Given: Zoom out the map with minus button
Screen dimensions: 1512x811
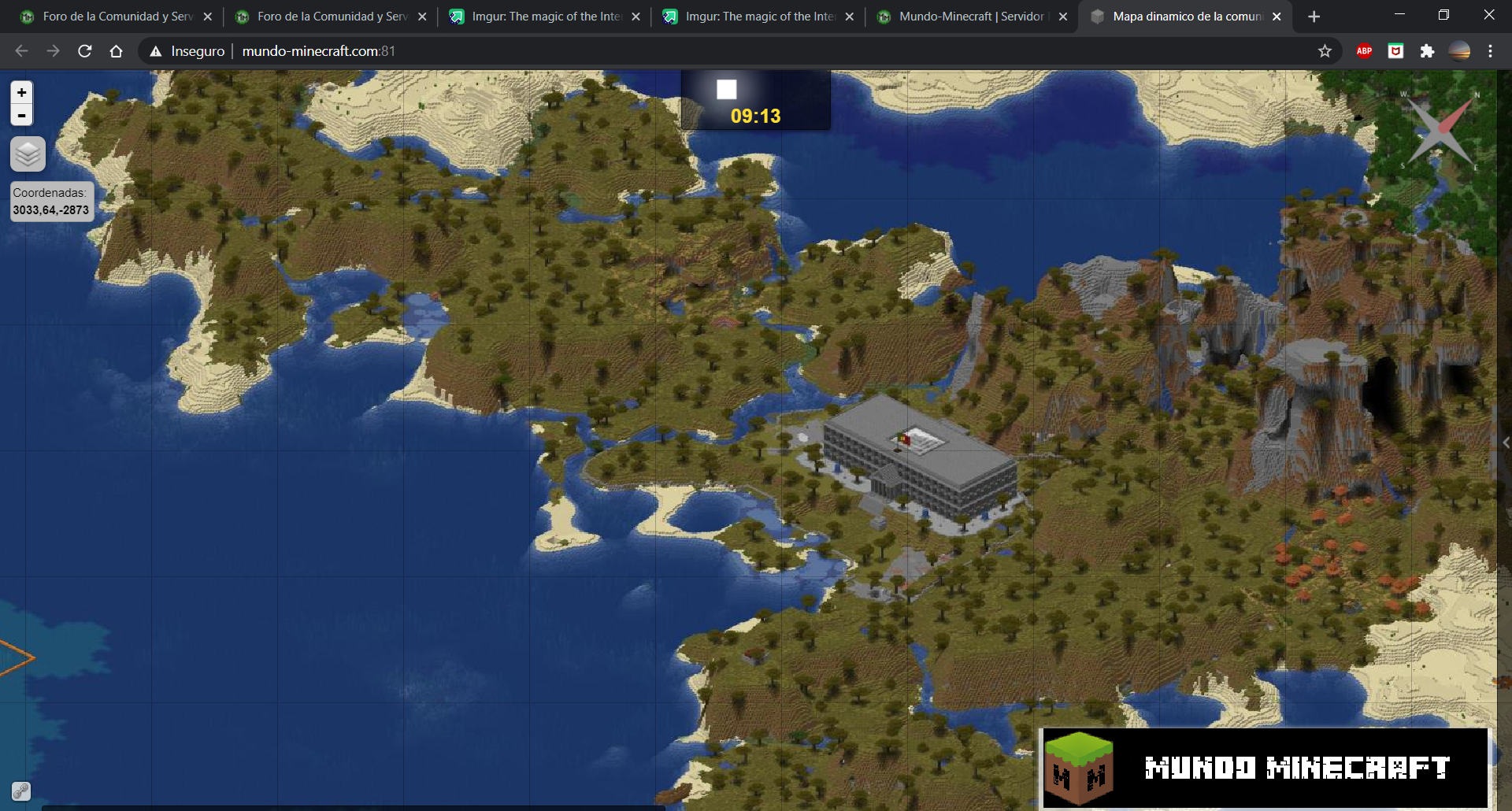Looking at the screenshot, I should pos(22,115).
